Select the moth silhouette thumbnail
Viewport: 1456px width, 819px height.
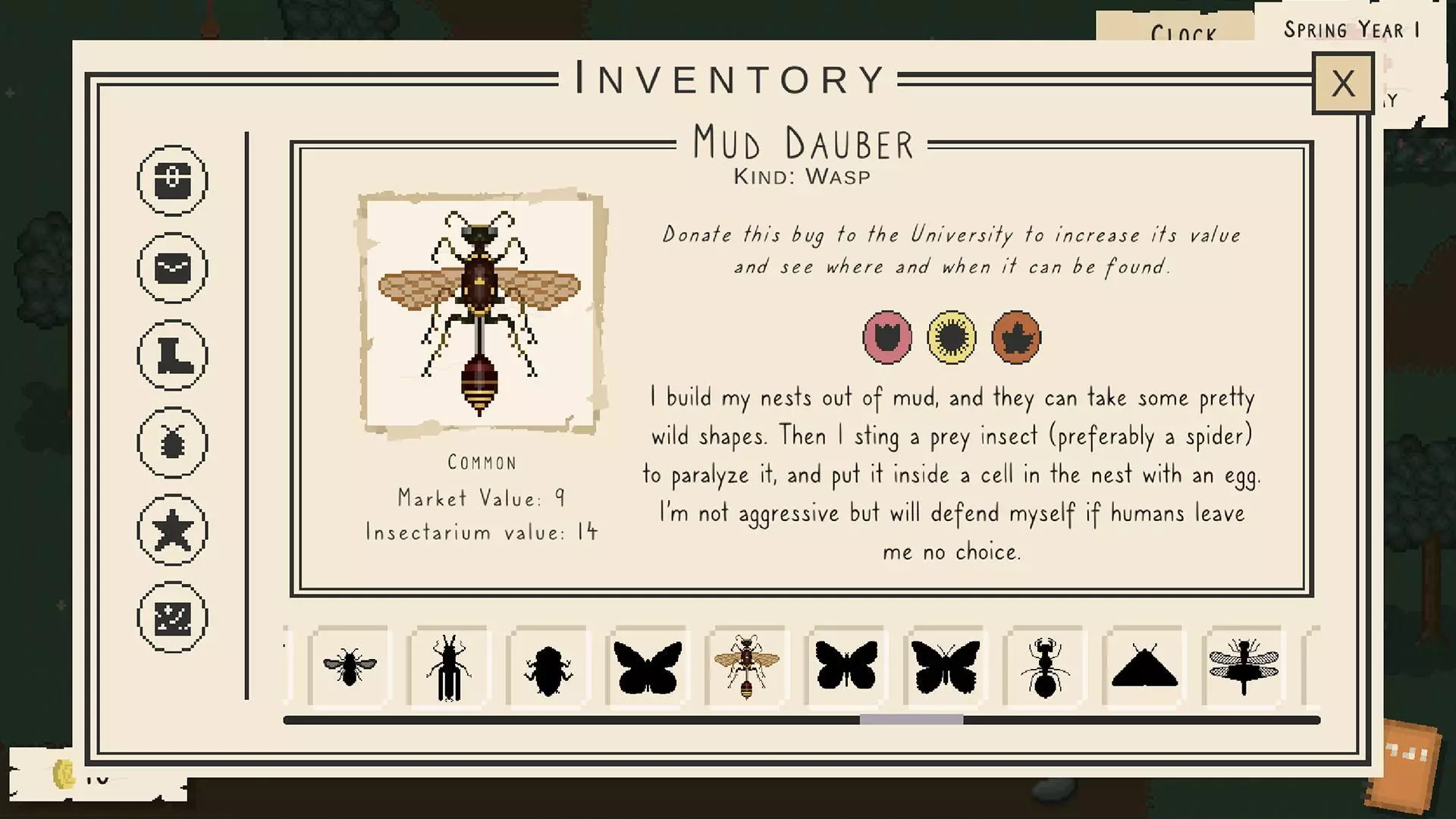(1145, 666)
